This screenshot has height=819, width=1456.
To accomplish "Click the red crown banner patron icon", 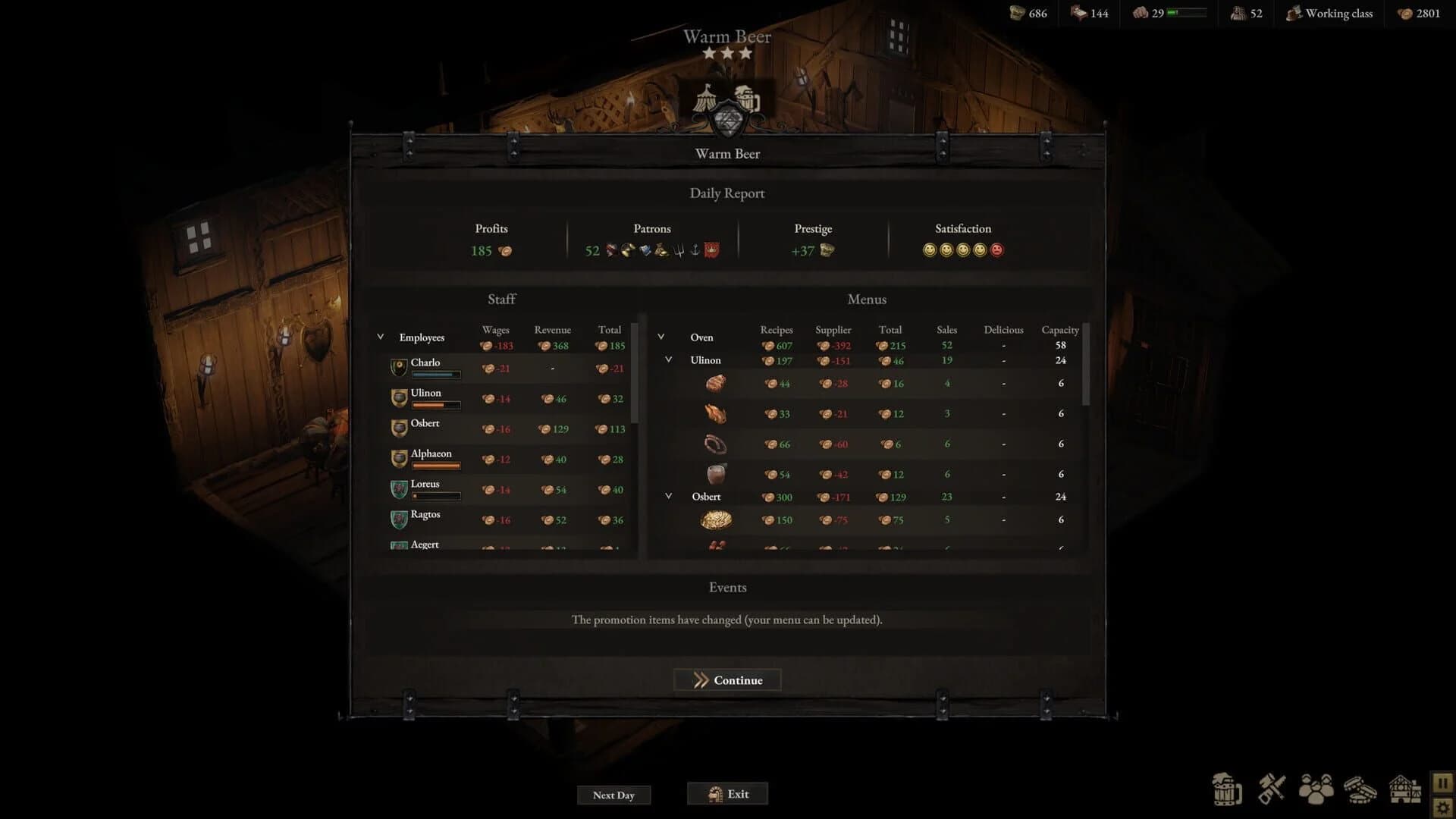I will pos(711,250).
